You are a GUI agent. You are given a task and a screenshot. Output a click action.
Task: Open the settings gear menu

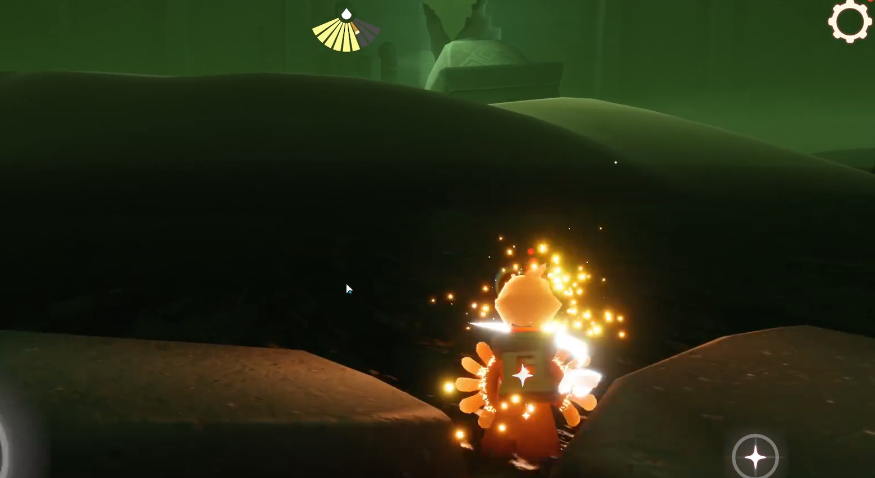pyautogui.click(x=850, y=21)
